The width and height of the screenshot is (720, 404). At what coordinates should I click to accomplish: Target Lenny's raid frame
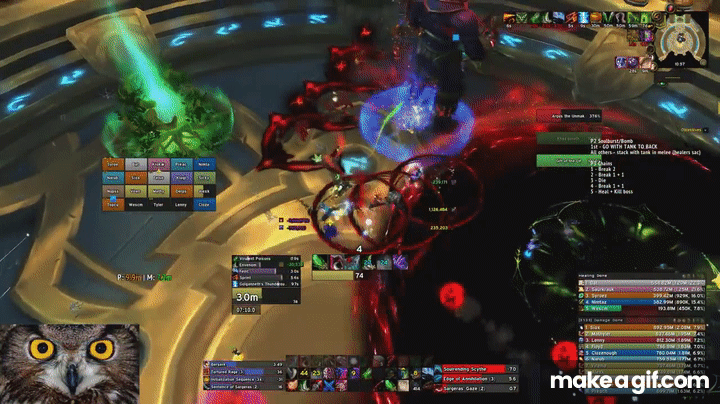[x=180, y=204]
